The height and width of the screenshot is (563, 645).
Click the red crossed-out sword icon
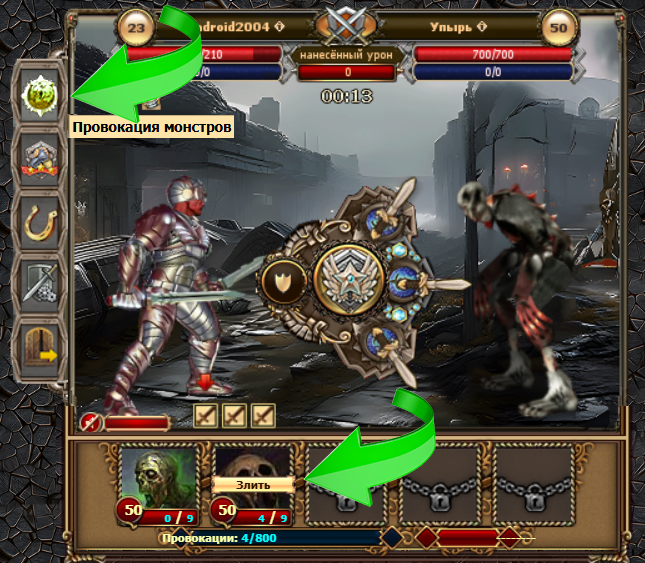pyautogui.click(x=91, y=422)
